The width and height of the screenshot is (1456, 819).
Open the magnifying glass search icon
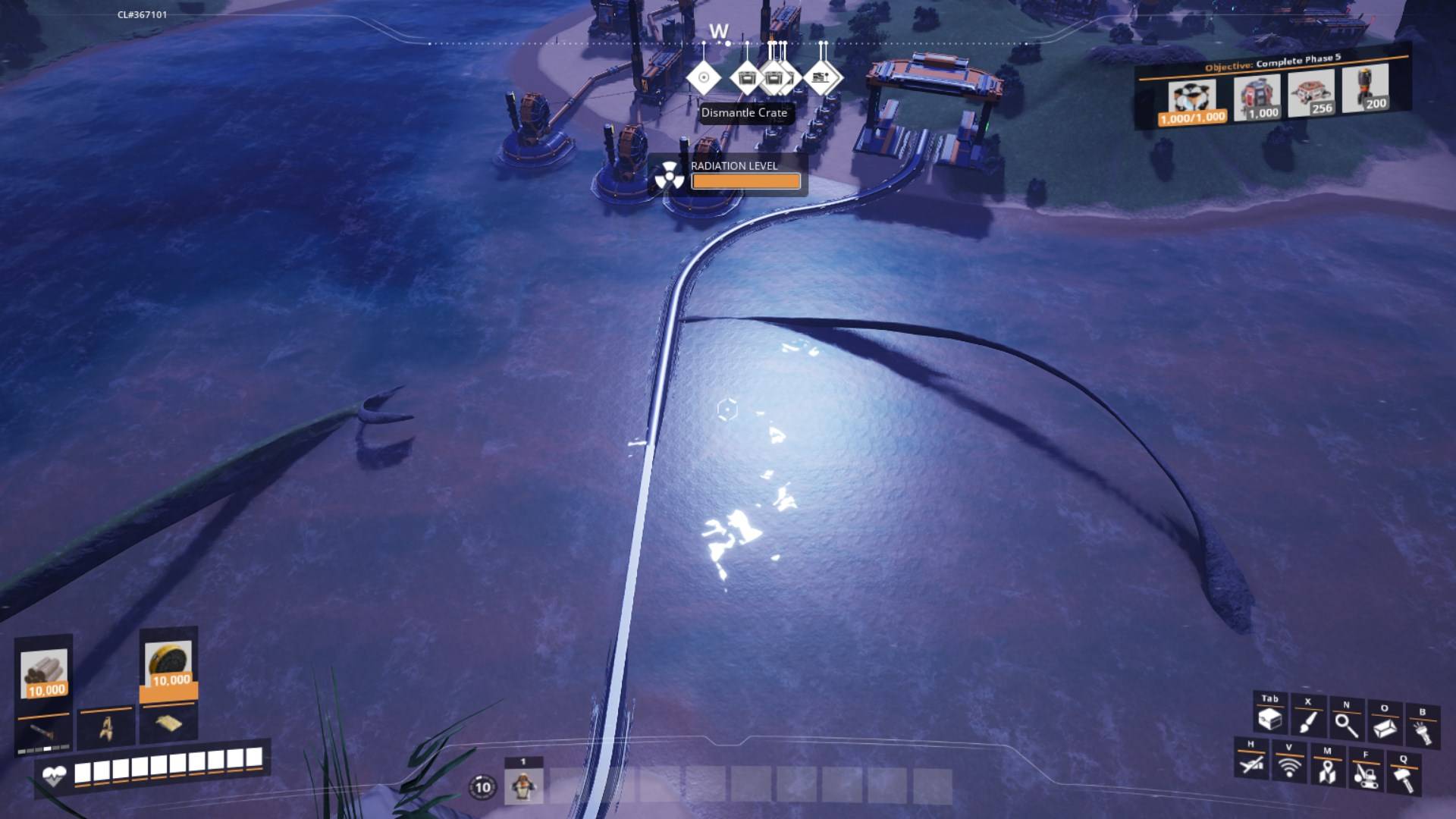click(1346, 724)
